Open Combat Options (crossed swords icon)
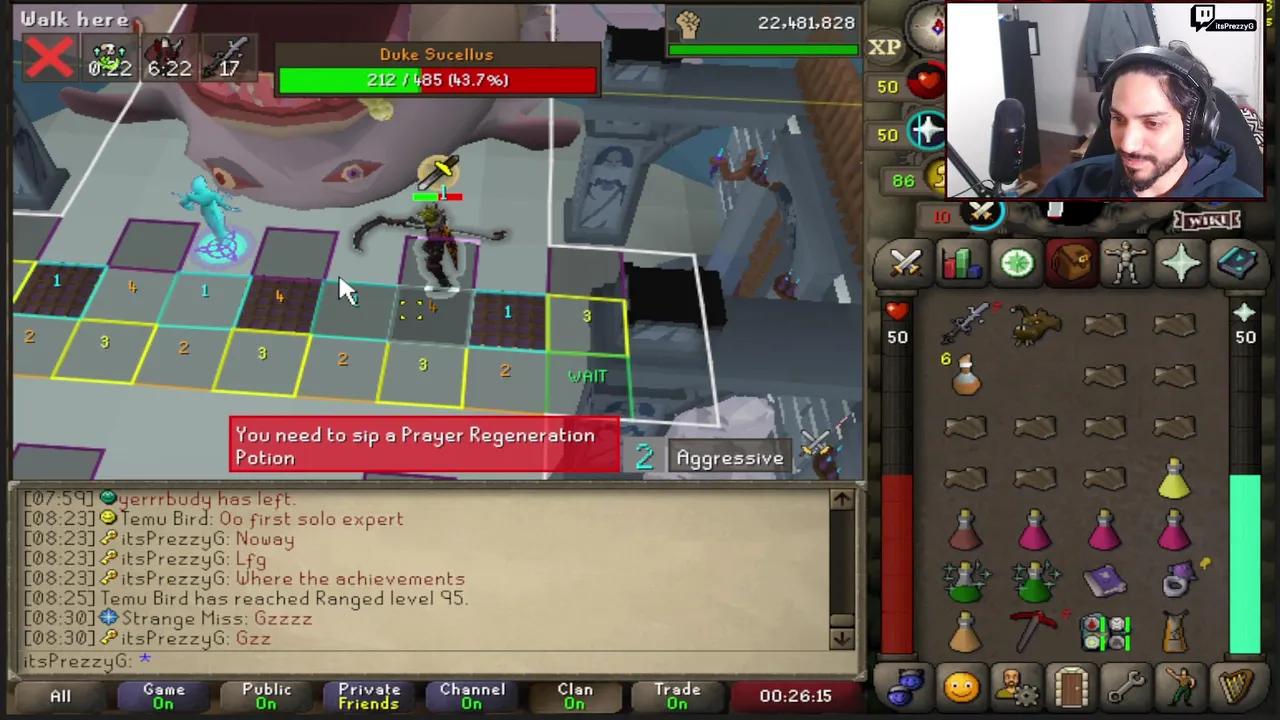 (905, 262)
